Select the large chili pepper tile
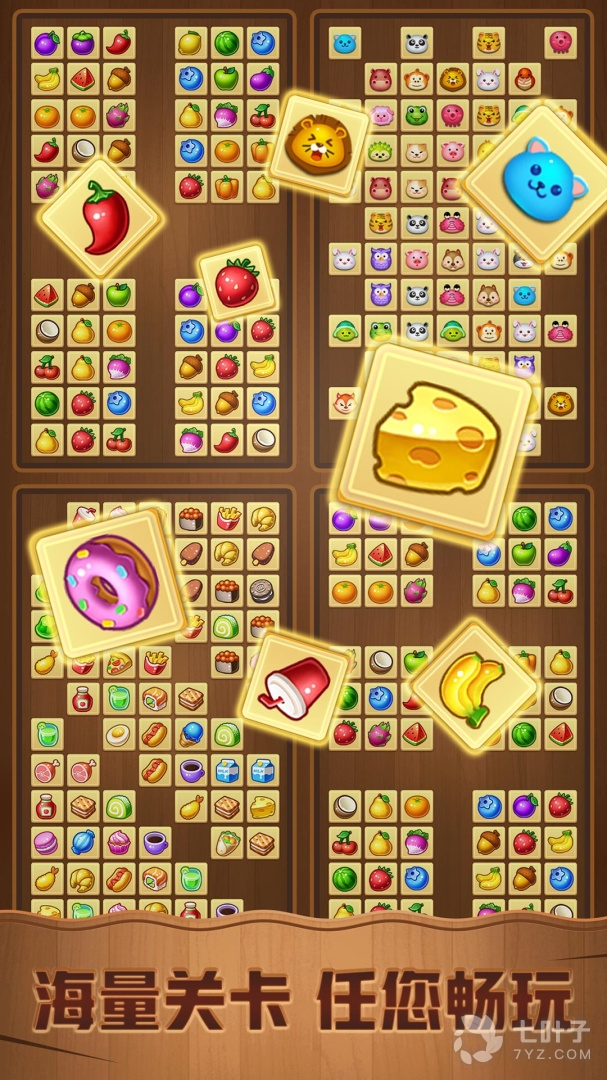607x1080 pixels. [100, 219]
